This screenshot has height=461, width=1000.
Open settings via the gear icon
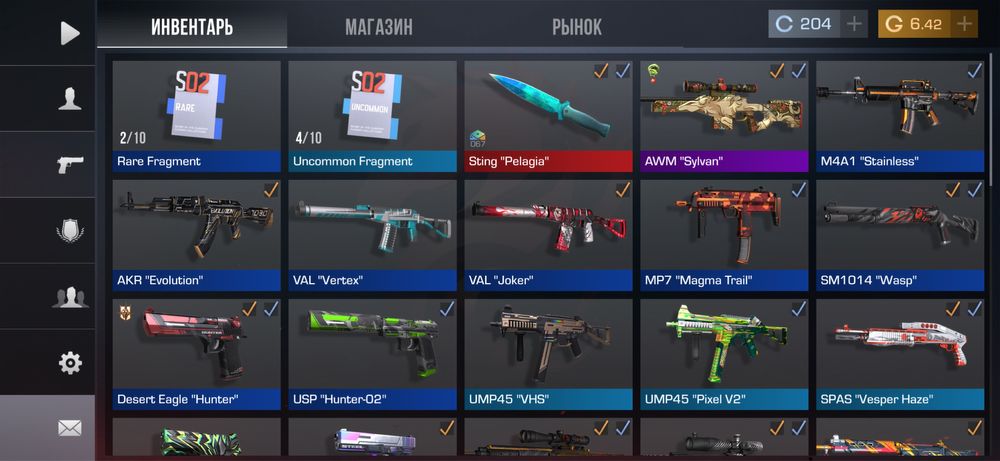(x=69, y=362)
